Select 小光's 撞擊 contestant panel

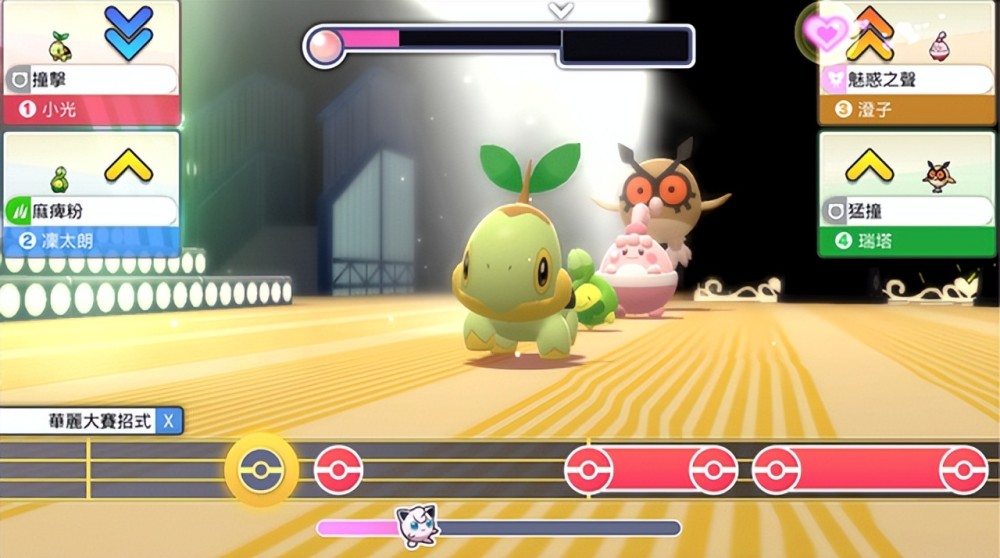point(90,62)
